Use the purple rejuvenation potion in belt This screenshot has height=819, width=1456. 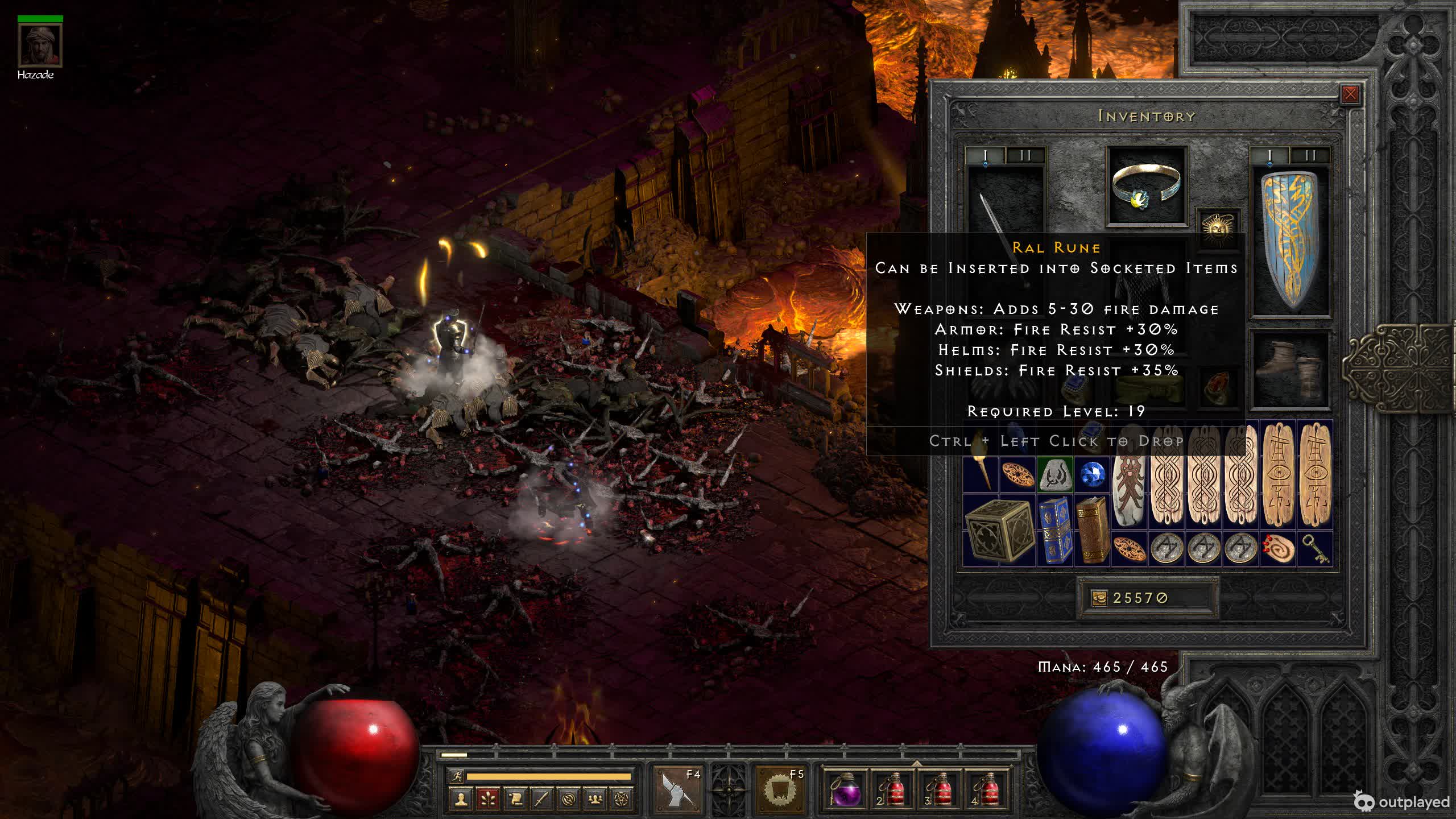(843, 789)
